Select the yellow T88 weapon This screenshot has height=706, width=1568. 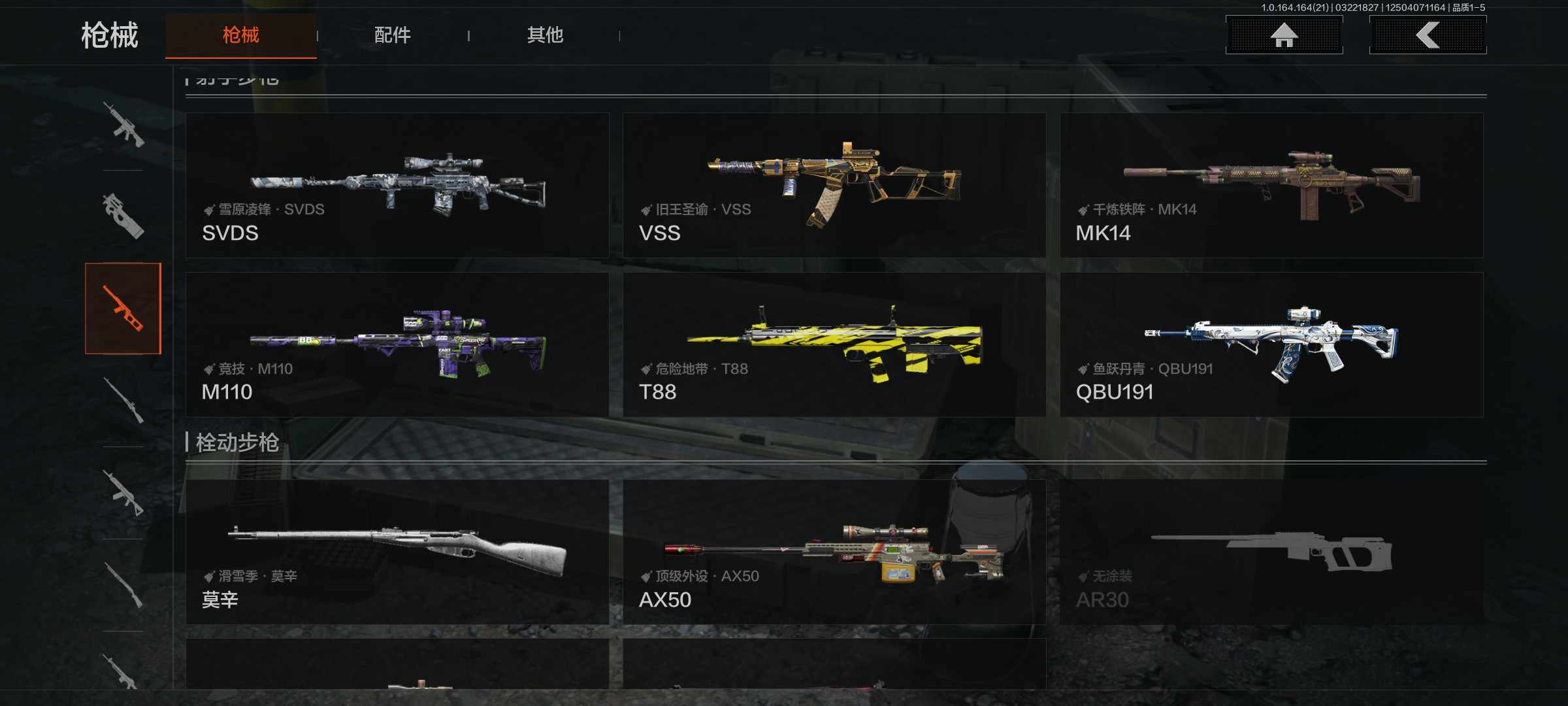point(834,345)
